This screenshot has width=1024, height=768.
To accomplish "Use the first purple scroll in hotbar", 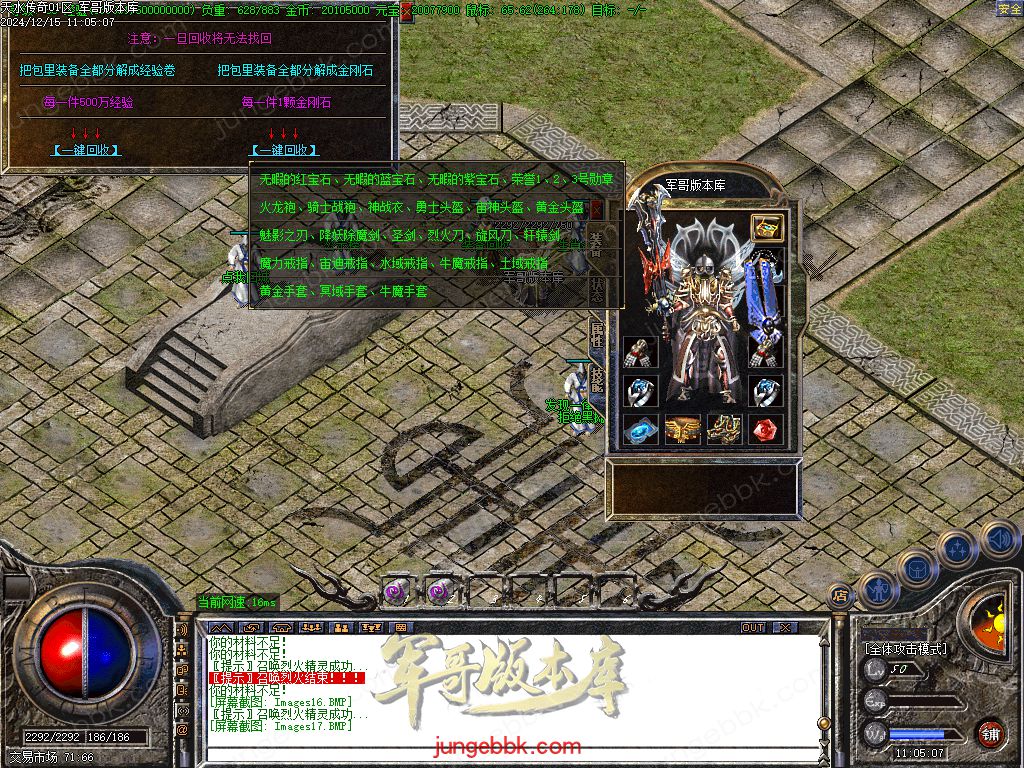I will (398, 591).
